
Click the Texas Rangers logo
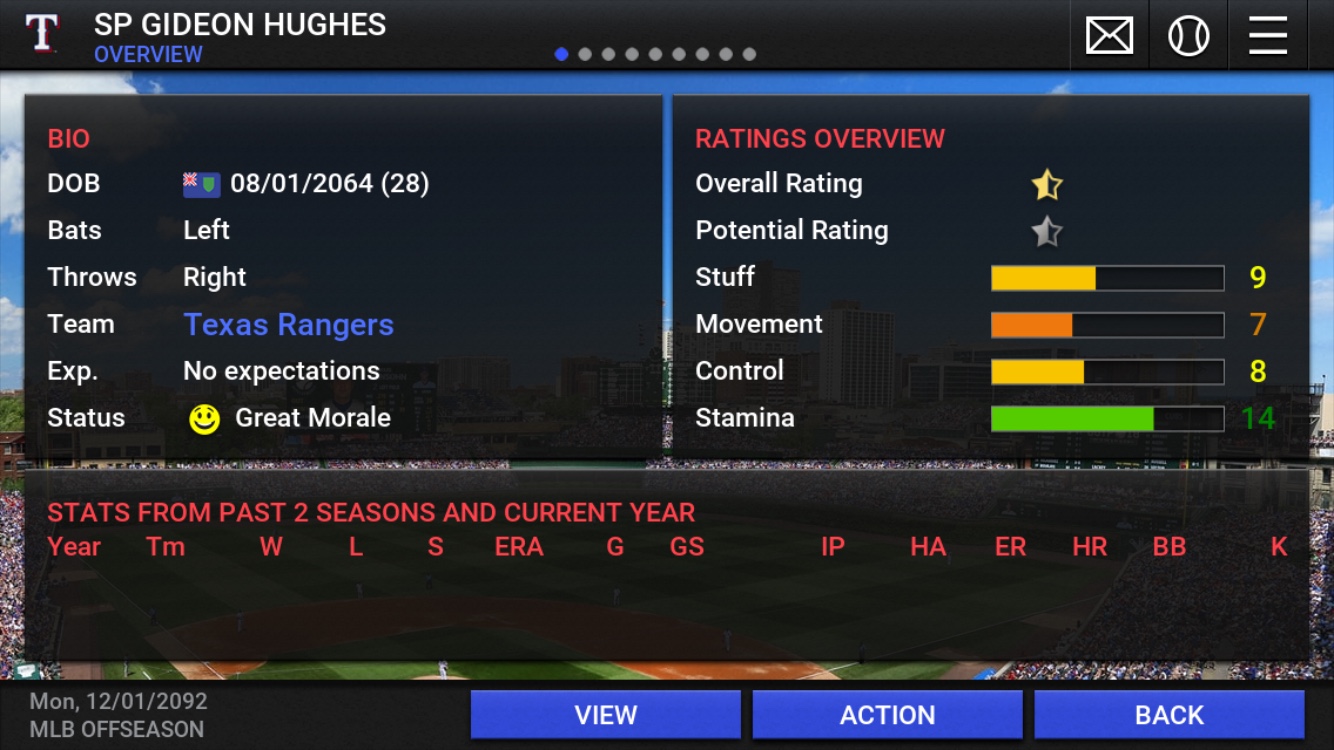click(42, 34)
